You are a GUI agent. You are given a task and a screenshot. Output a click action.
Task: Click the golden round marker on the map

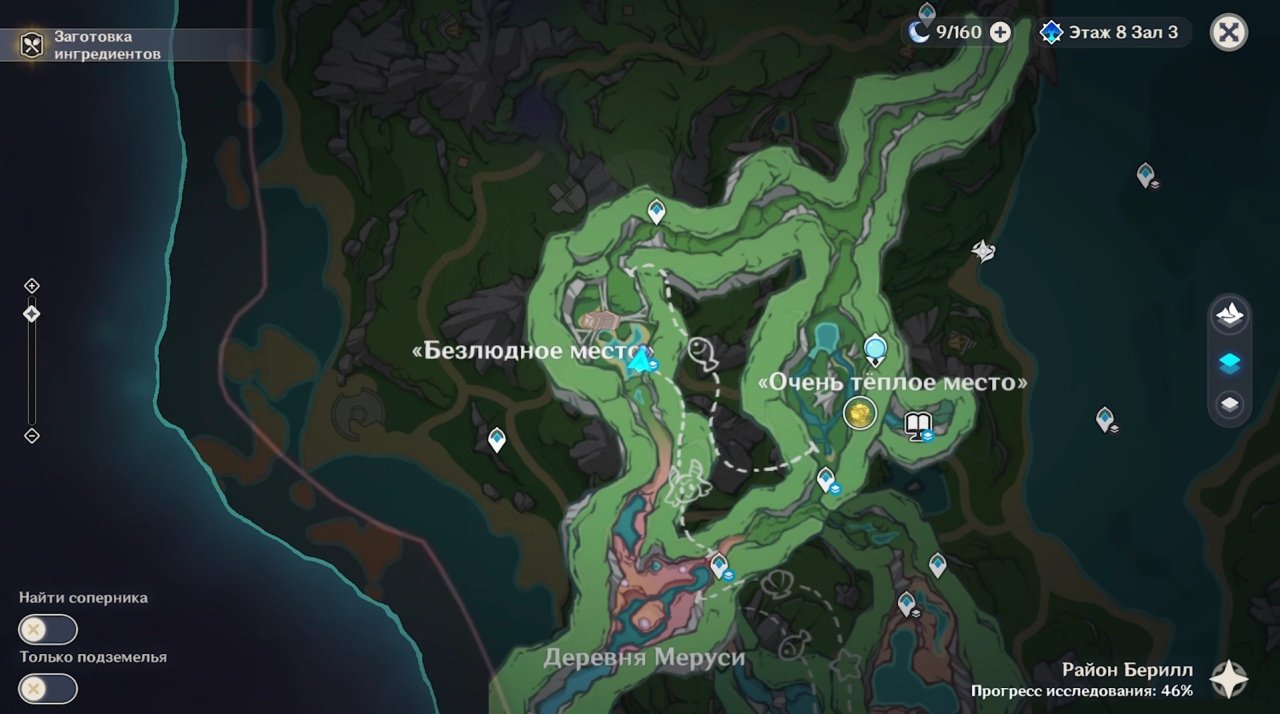click(x=858, y=411)
